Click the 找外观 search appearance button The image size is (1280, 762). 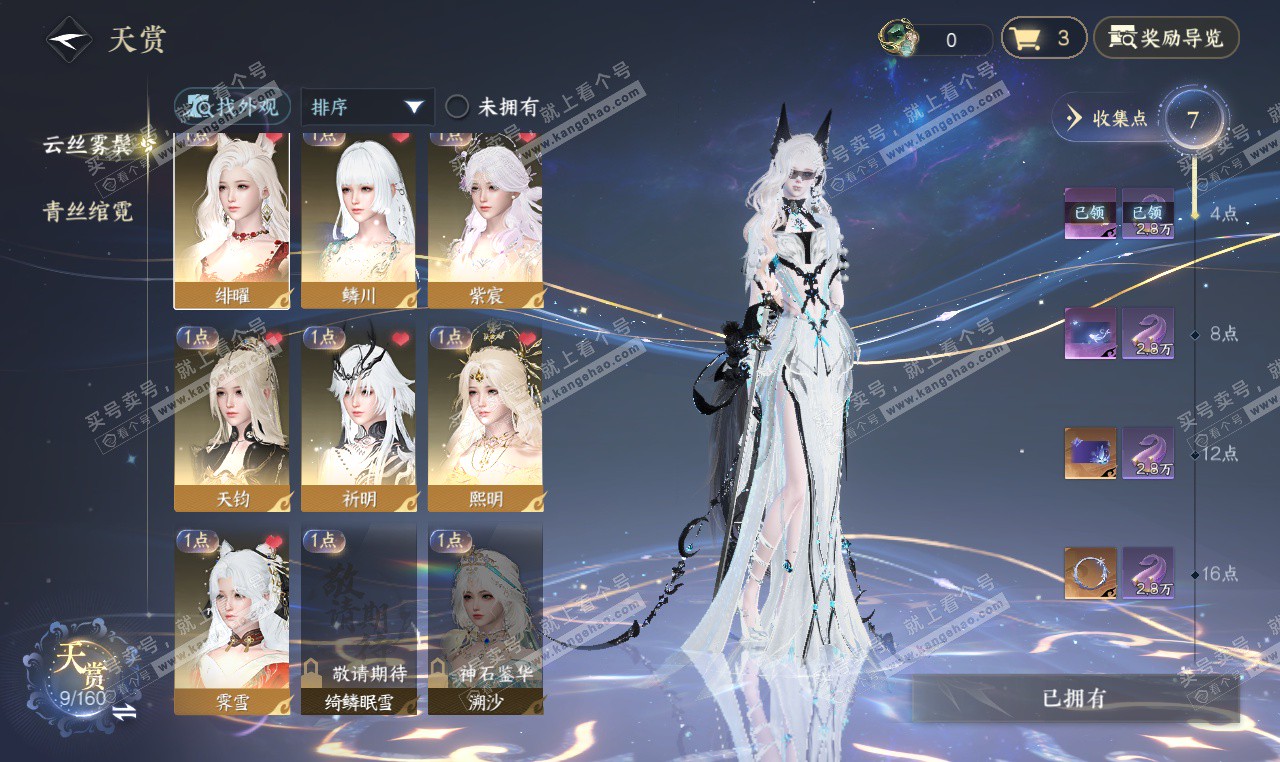(x=233, y=106)
